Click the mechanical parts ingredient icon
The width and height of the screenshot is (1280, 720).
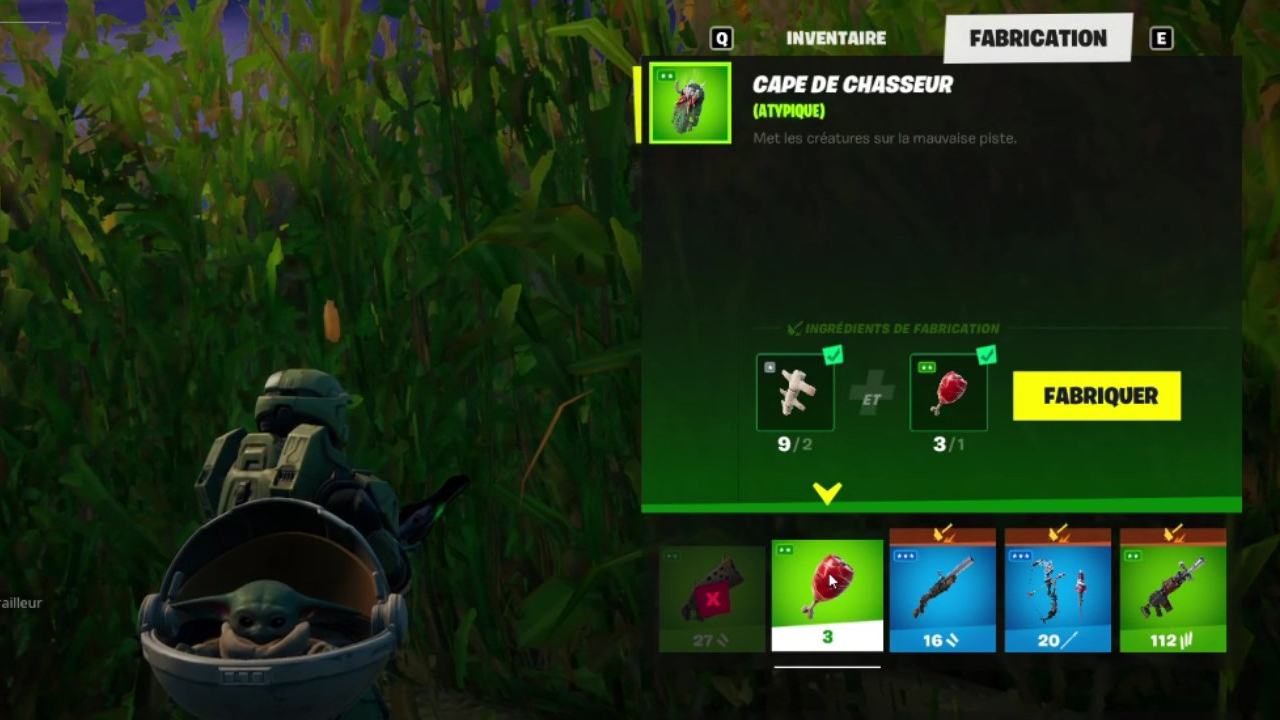point(795,392)
